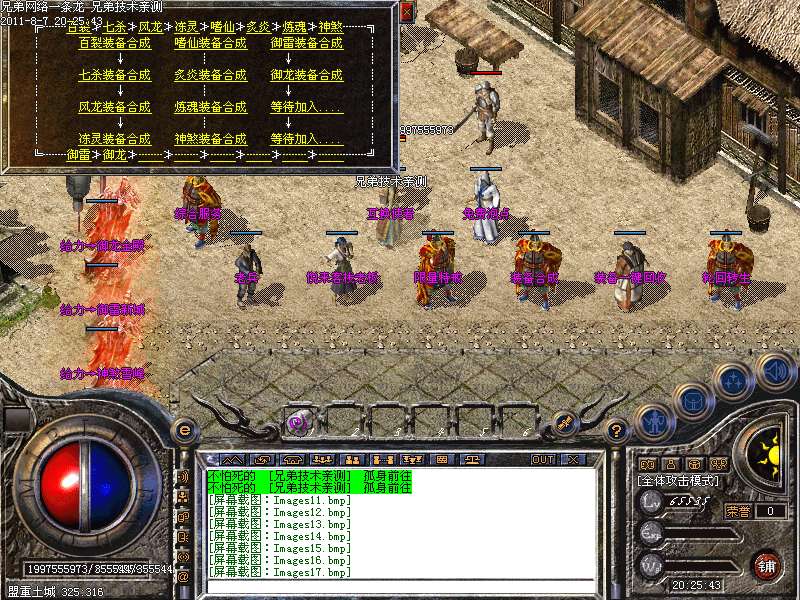800x600 pixels.
Task: Close the equipment synthesis dialog
Action: (x=406, y=12)
